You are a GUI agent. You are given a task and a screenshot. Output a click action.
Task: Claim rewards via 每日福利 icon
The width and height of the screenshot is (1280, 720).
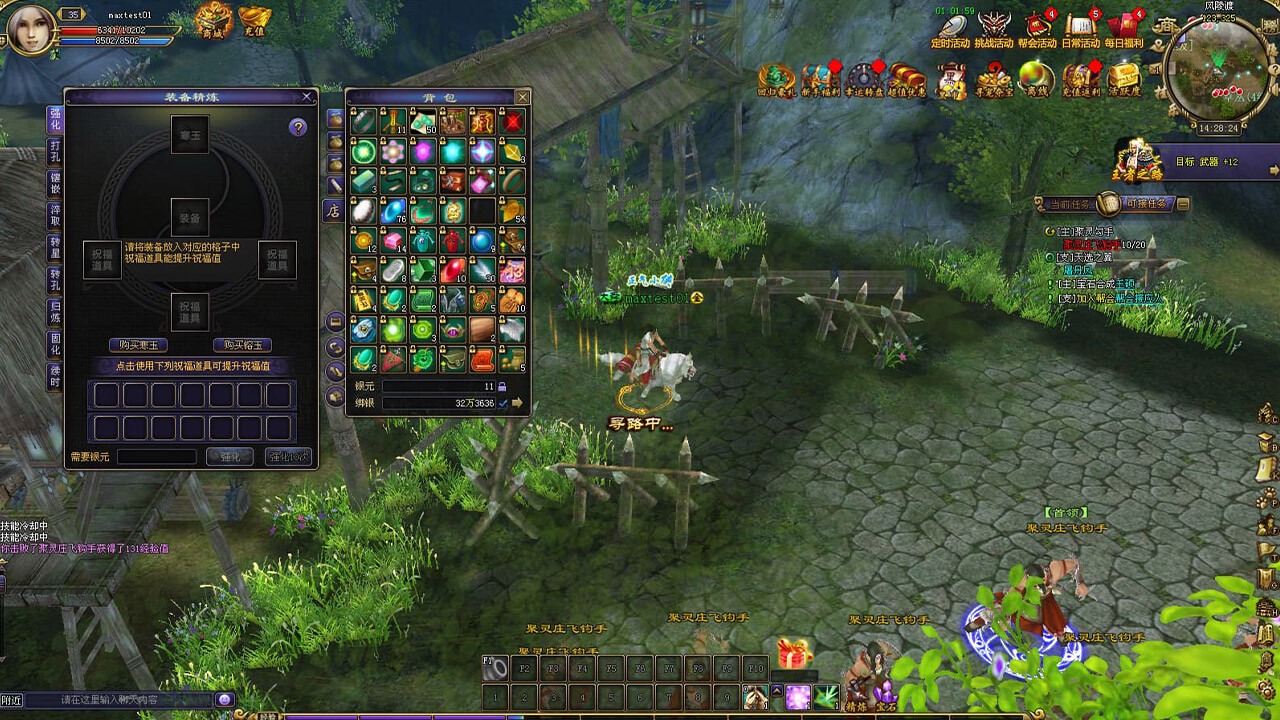pyautogui.click(x=1123, y=25)
